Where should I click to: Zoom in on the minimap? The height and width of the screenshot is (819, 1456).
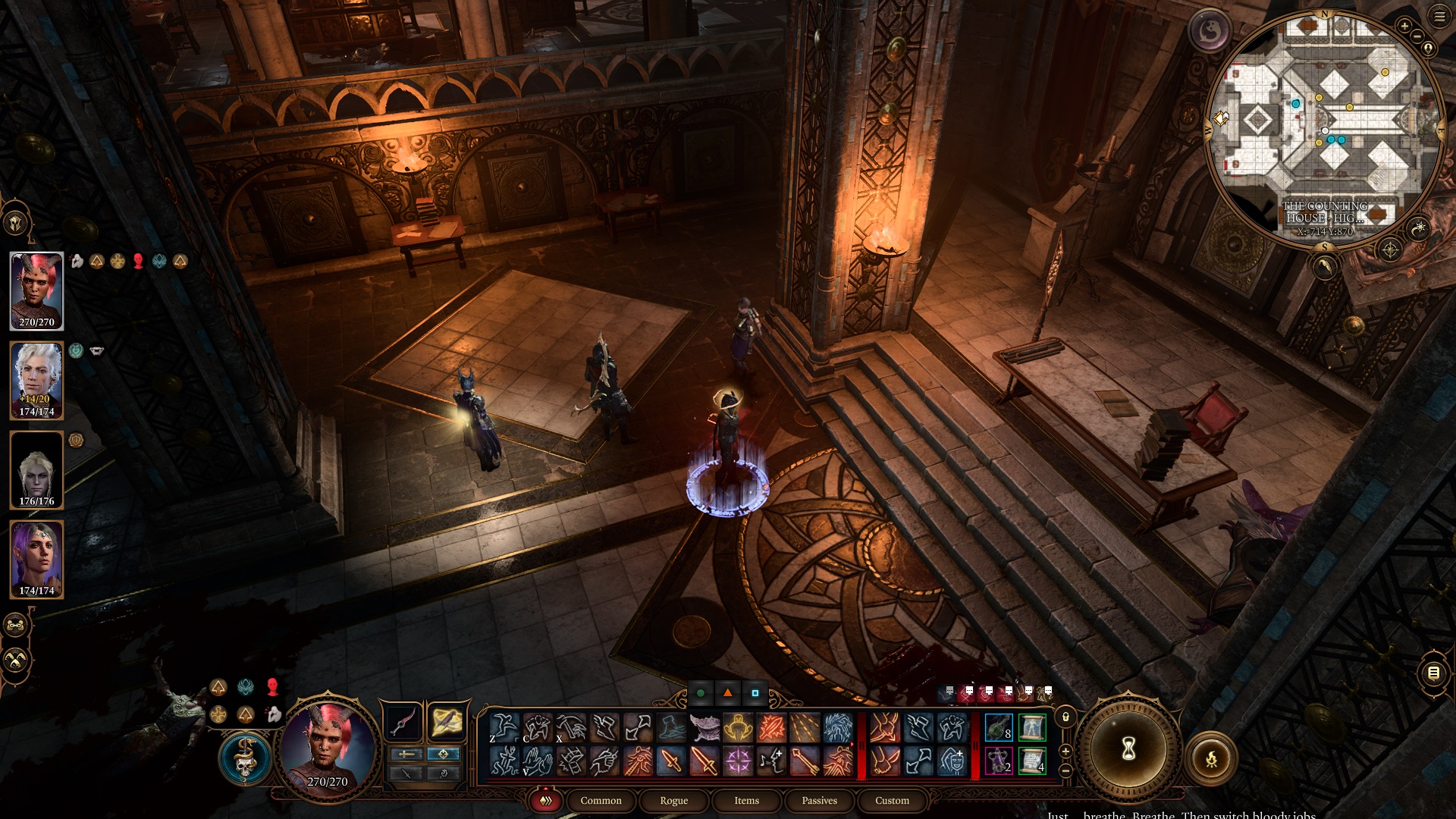click(1404, 26)
